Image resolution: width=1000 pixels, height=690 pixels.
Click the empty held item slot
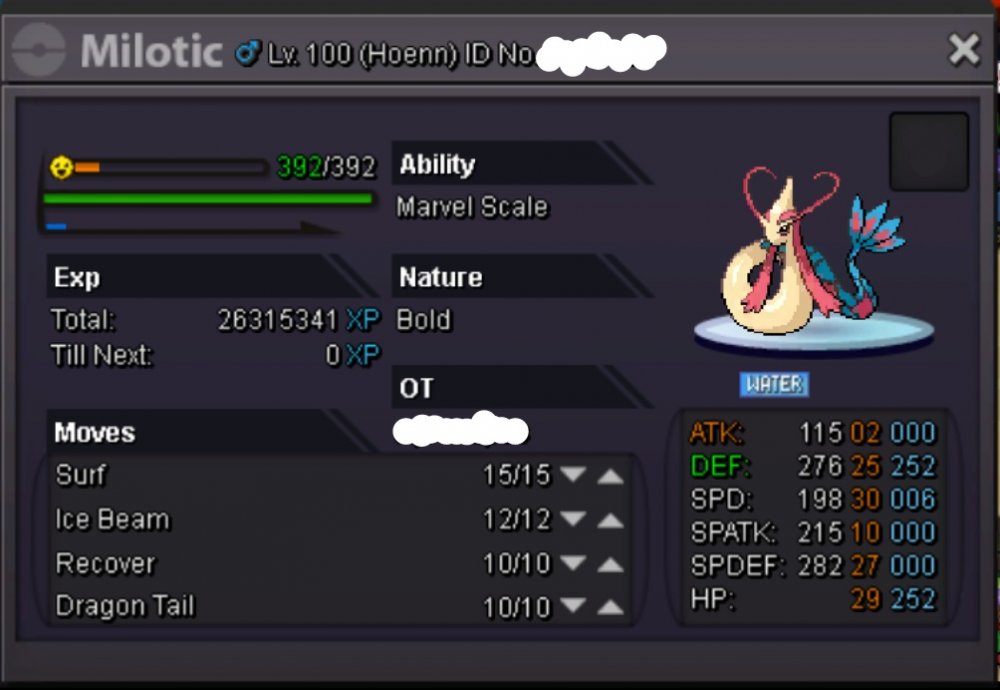tap(929, 152)
